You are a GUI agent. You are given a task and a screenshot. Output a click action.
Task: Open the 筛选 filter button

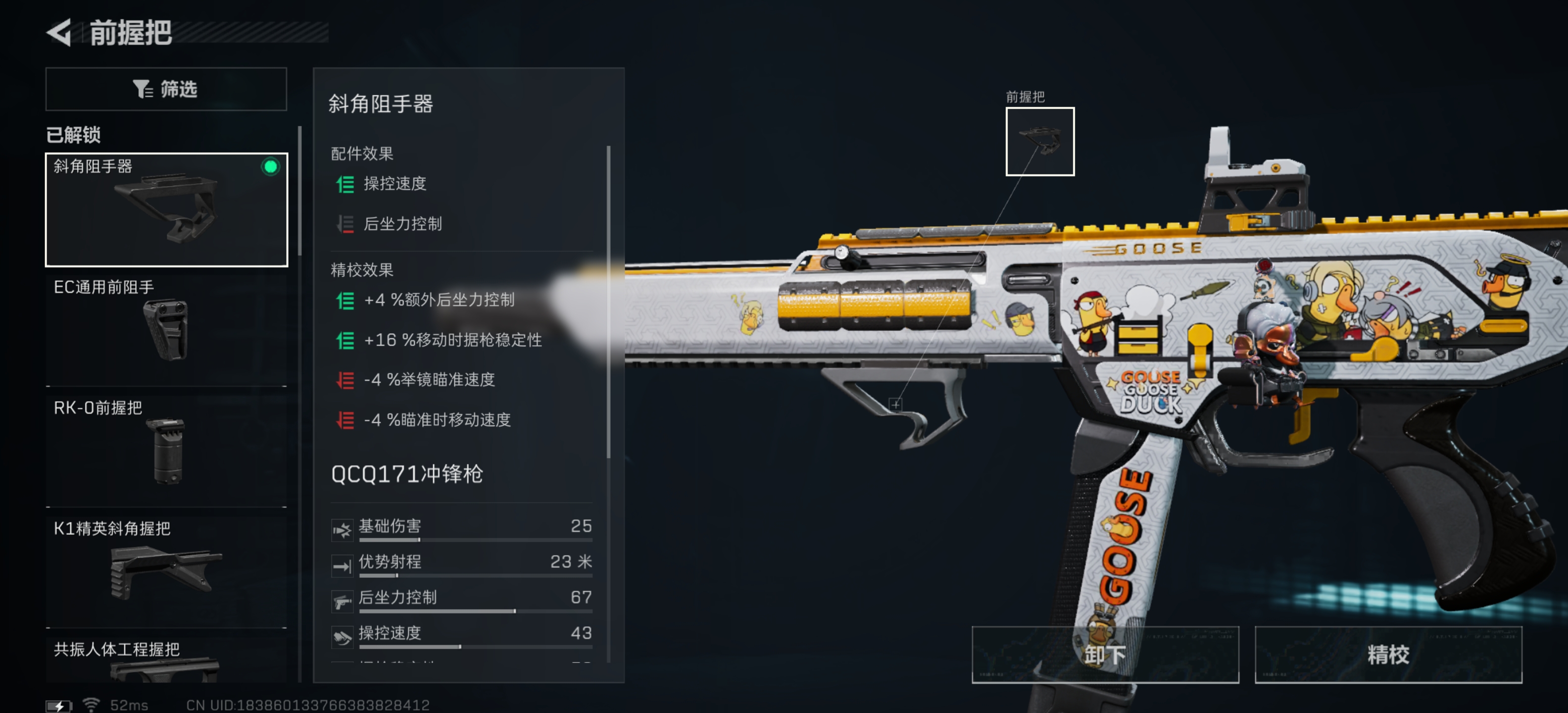coord(166,89)
